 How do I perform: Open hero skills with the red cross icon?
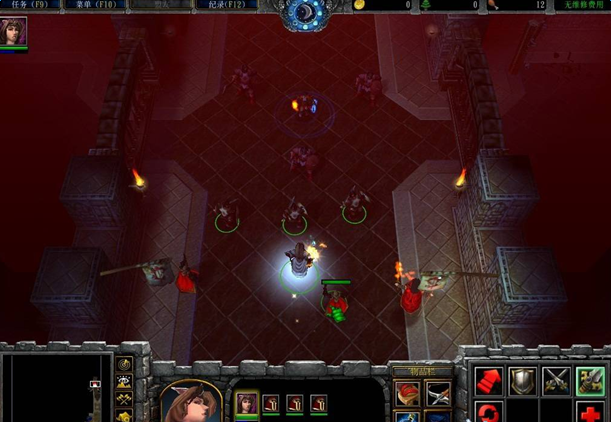coord(590,412)
